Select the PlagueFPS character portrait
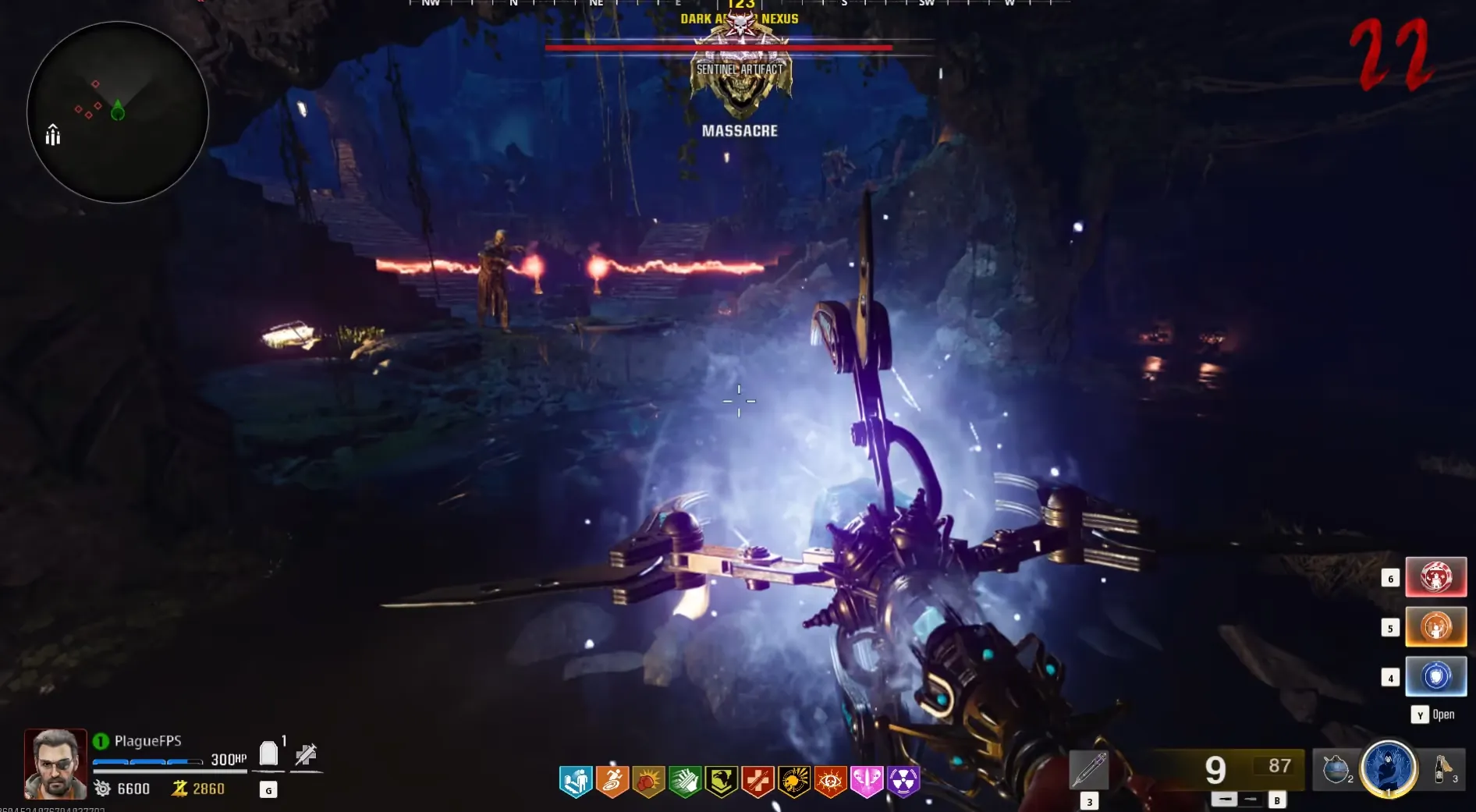Viewport: 1476px width, 812px height. pos(55,764)
